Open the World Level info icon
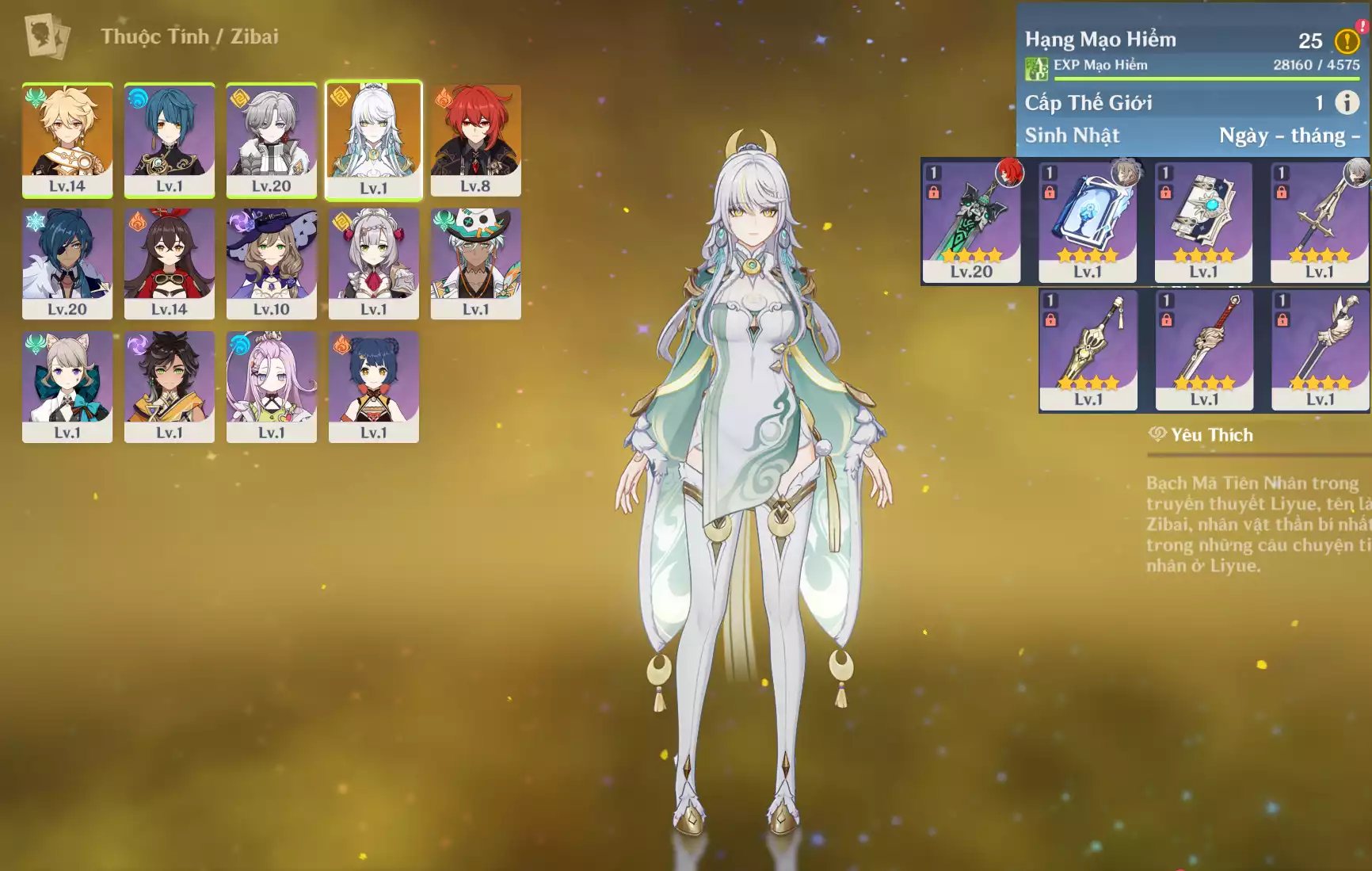The image size is (1372, 871). tap(1347, 102)
